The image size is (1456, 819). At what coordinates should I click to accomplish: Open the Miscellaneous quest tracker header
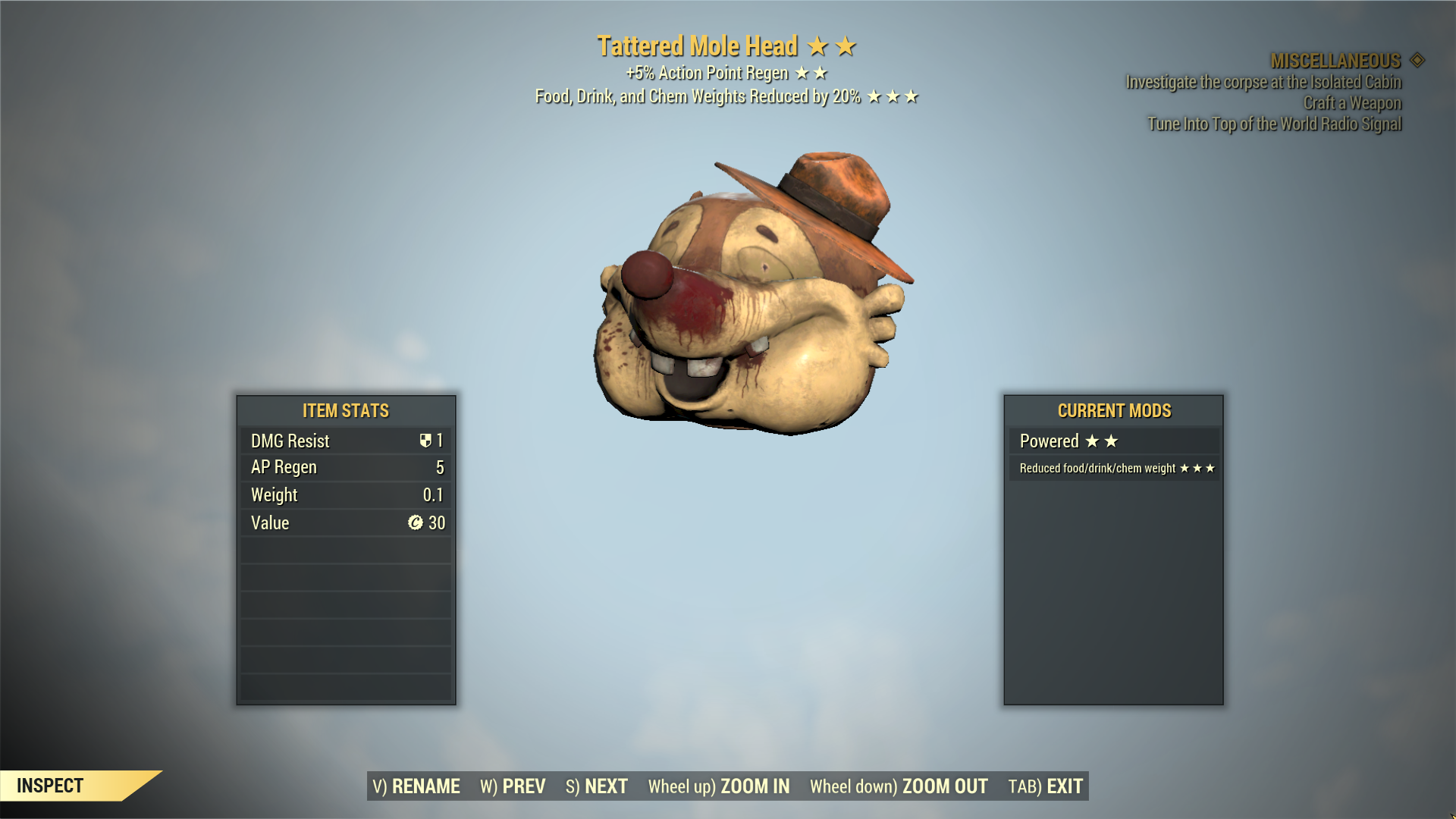1336,61
